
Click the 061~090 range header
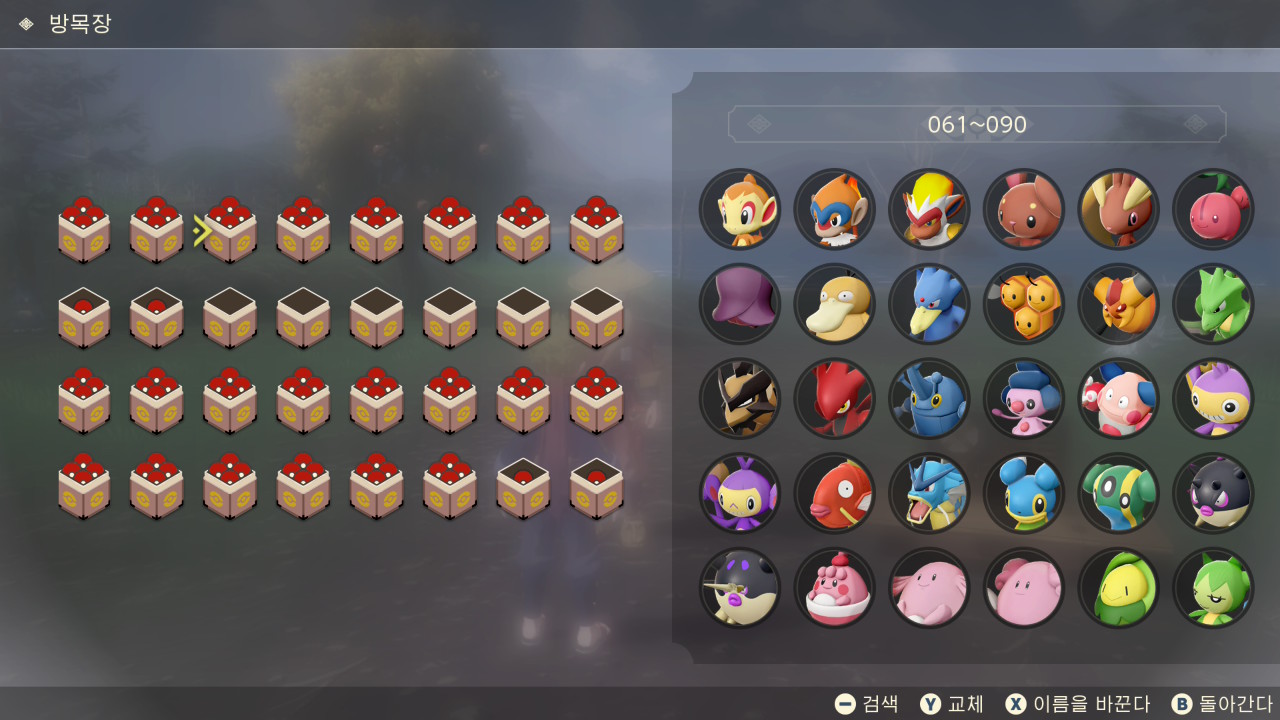(x=977, y=125)
